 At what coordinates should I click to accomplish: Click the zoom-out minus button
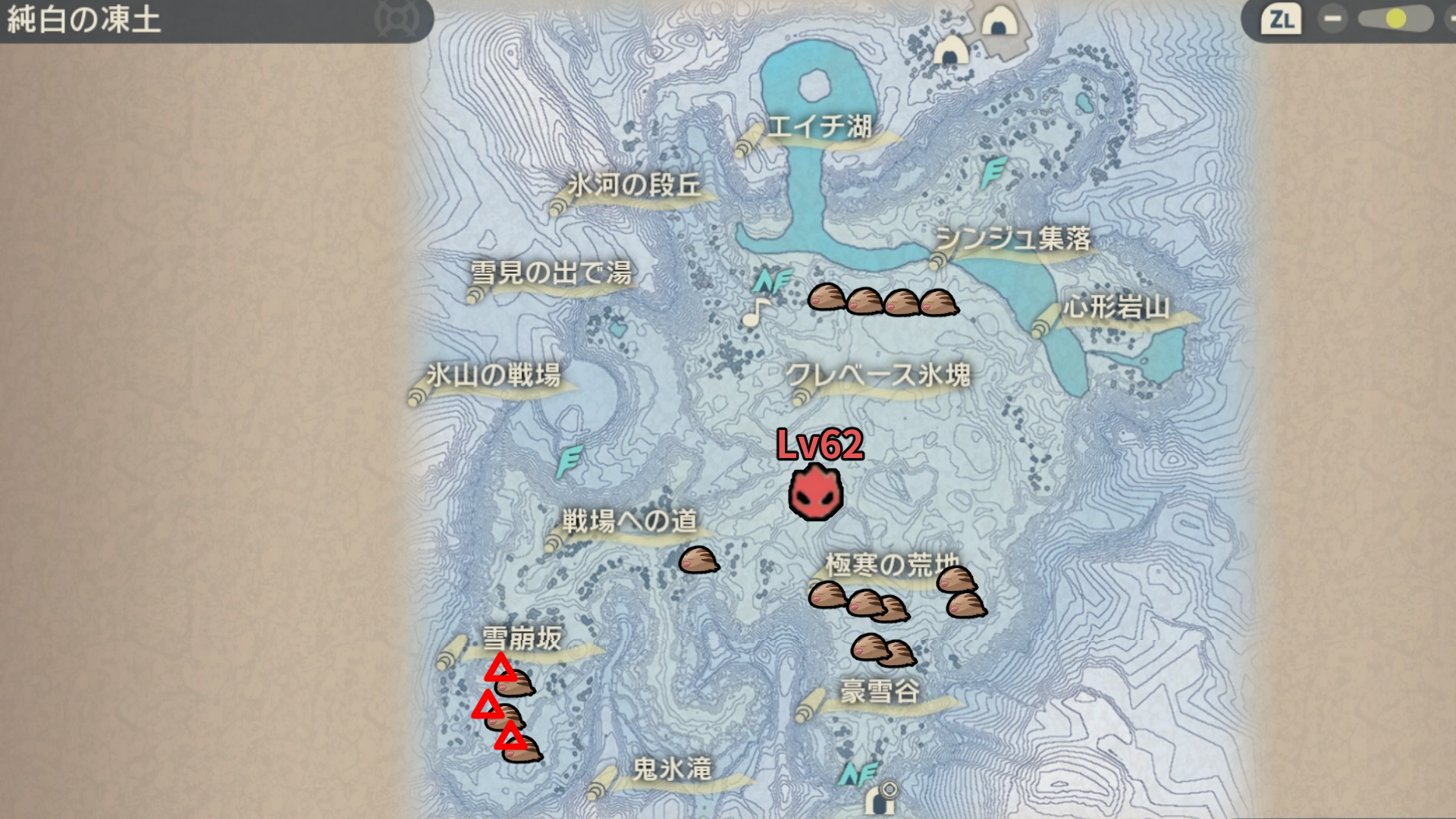pos(1332,19)
